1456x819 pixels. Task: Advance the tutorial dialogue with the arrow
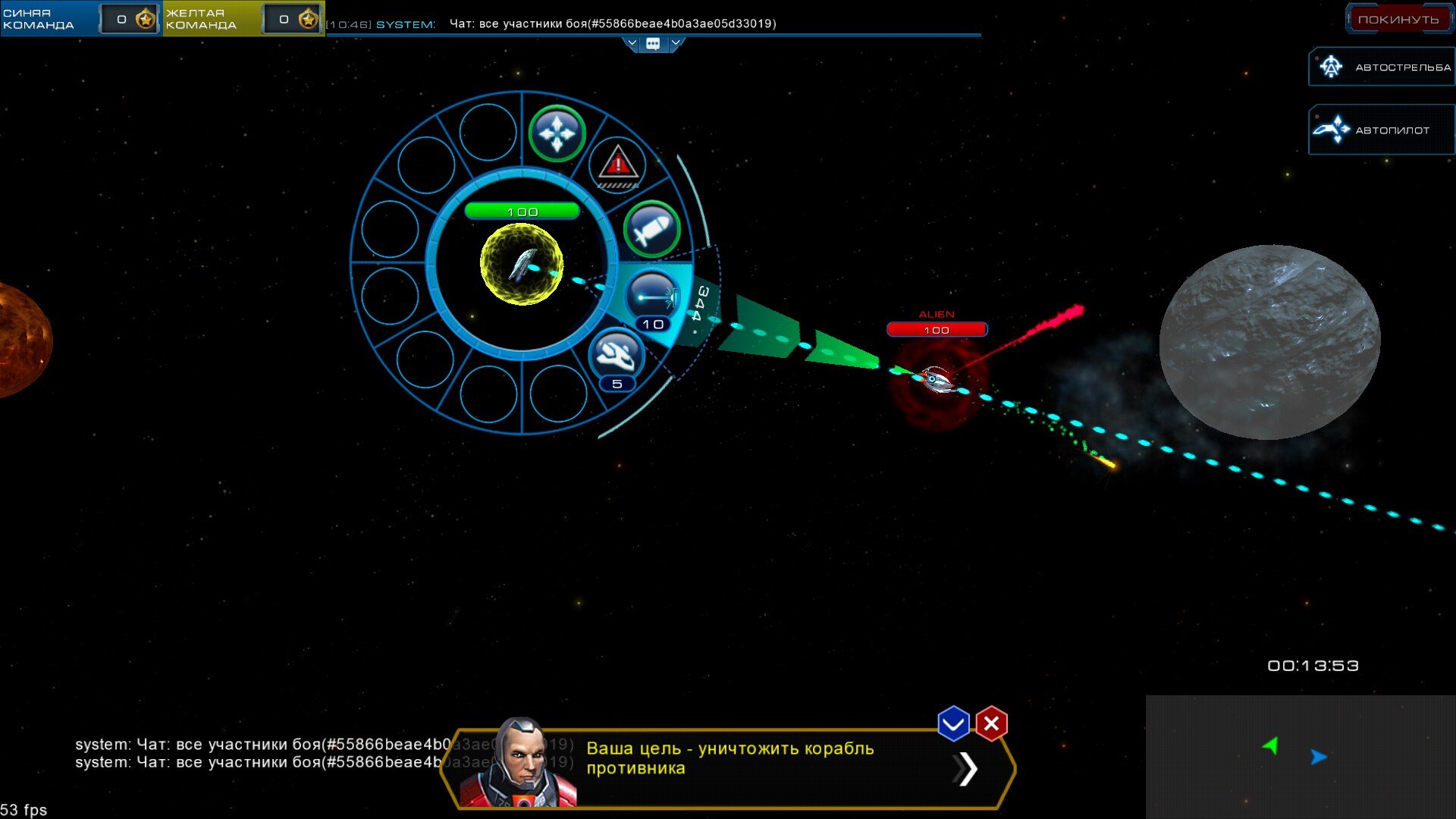coord(965,769)
